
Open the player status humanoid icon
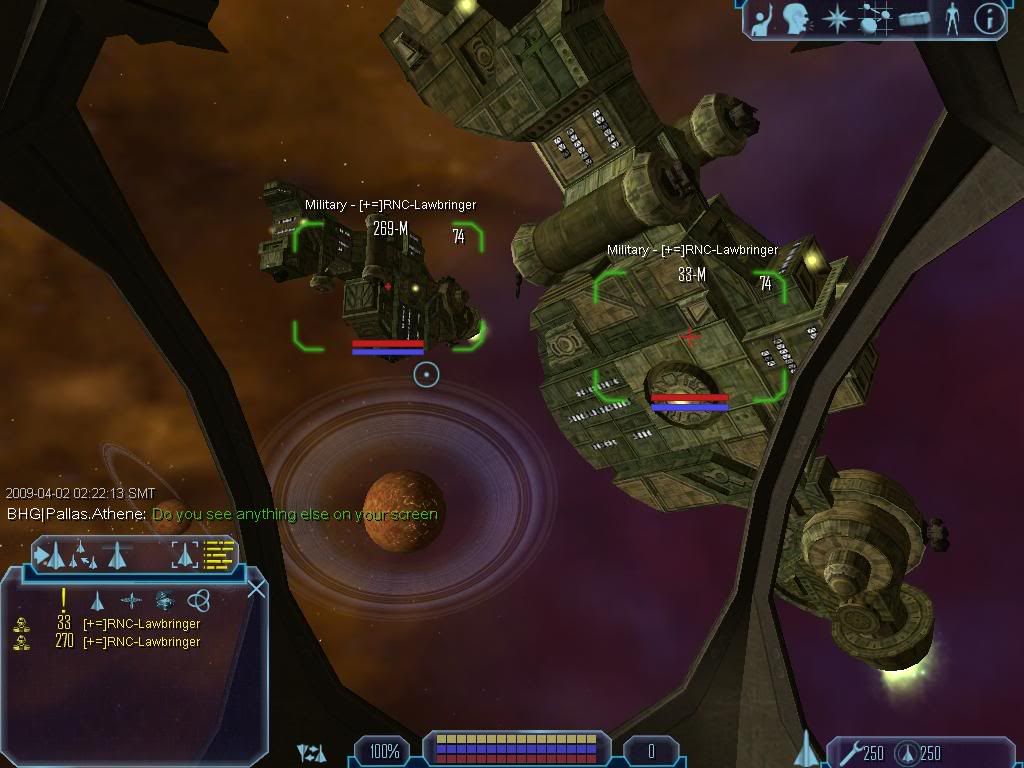point(951,18)
